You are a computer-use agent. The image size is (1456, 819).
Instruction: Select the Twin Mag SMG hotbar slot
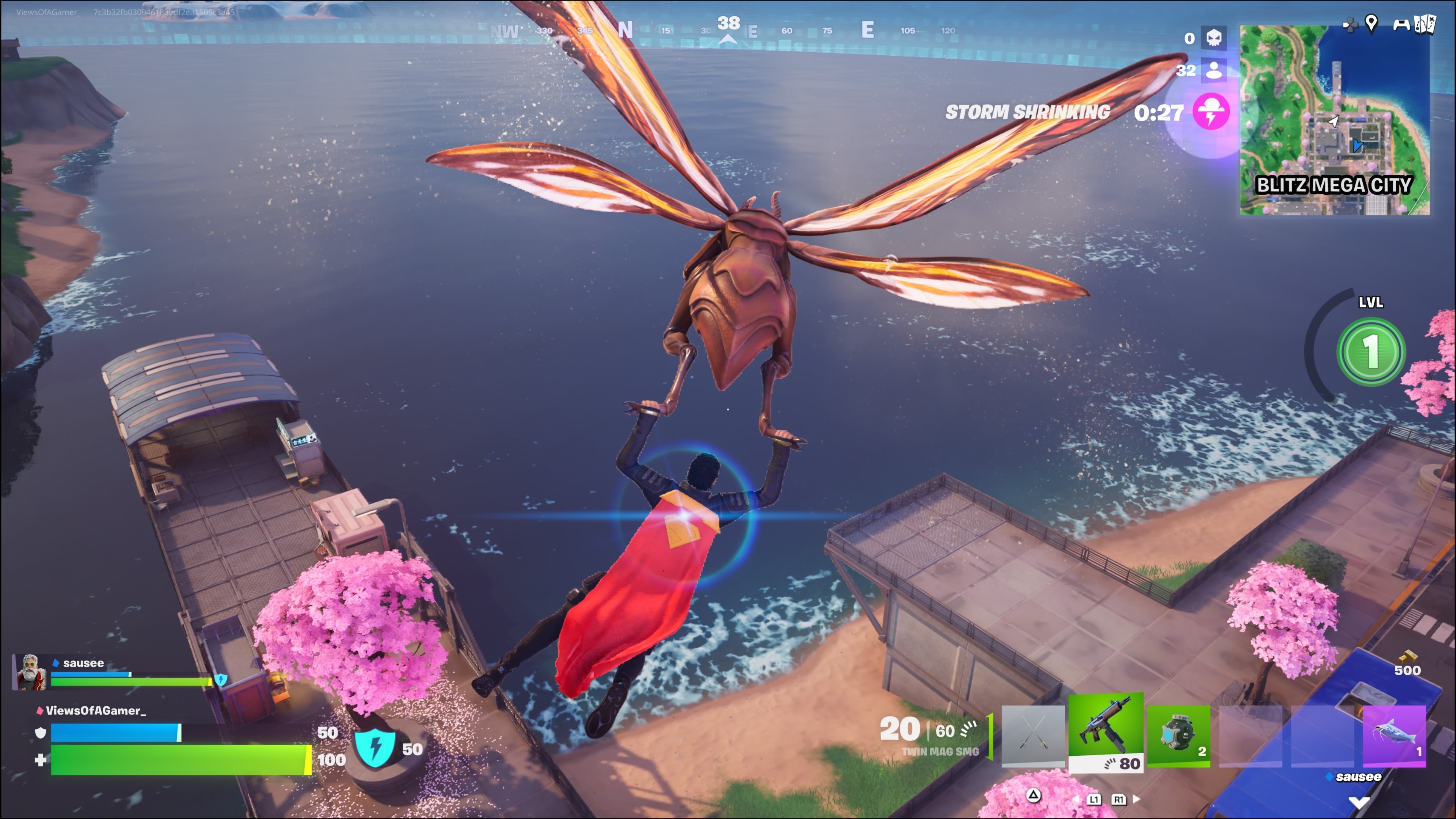[x=1106, y=732]
